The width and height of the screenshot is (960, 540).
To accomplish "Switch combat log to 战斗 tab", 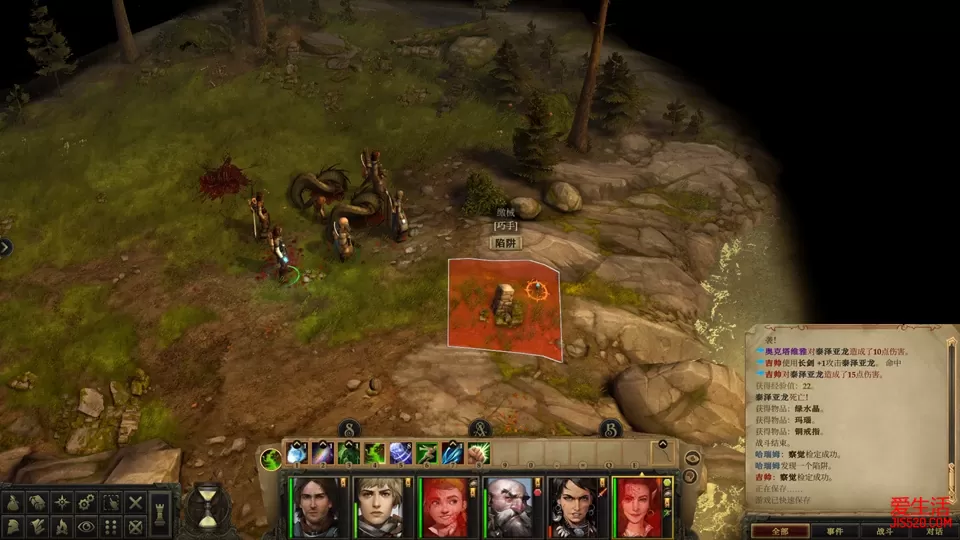I will pyautogui.click(x=883, y=531).
